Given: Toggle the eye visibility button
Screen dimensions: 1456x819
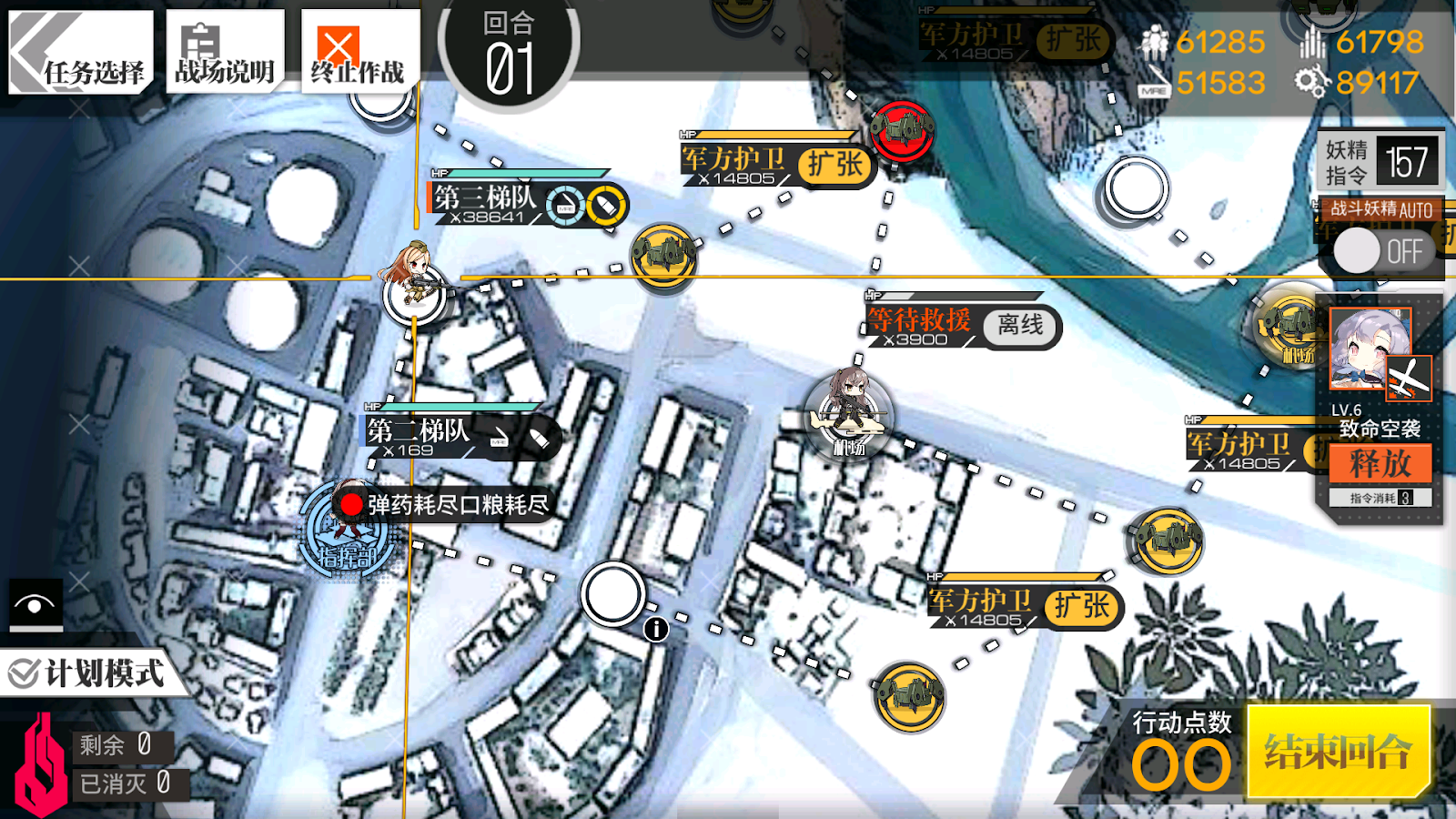Looking at the screenshot, I should point(35,604).
